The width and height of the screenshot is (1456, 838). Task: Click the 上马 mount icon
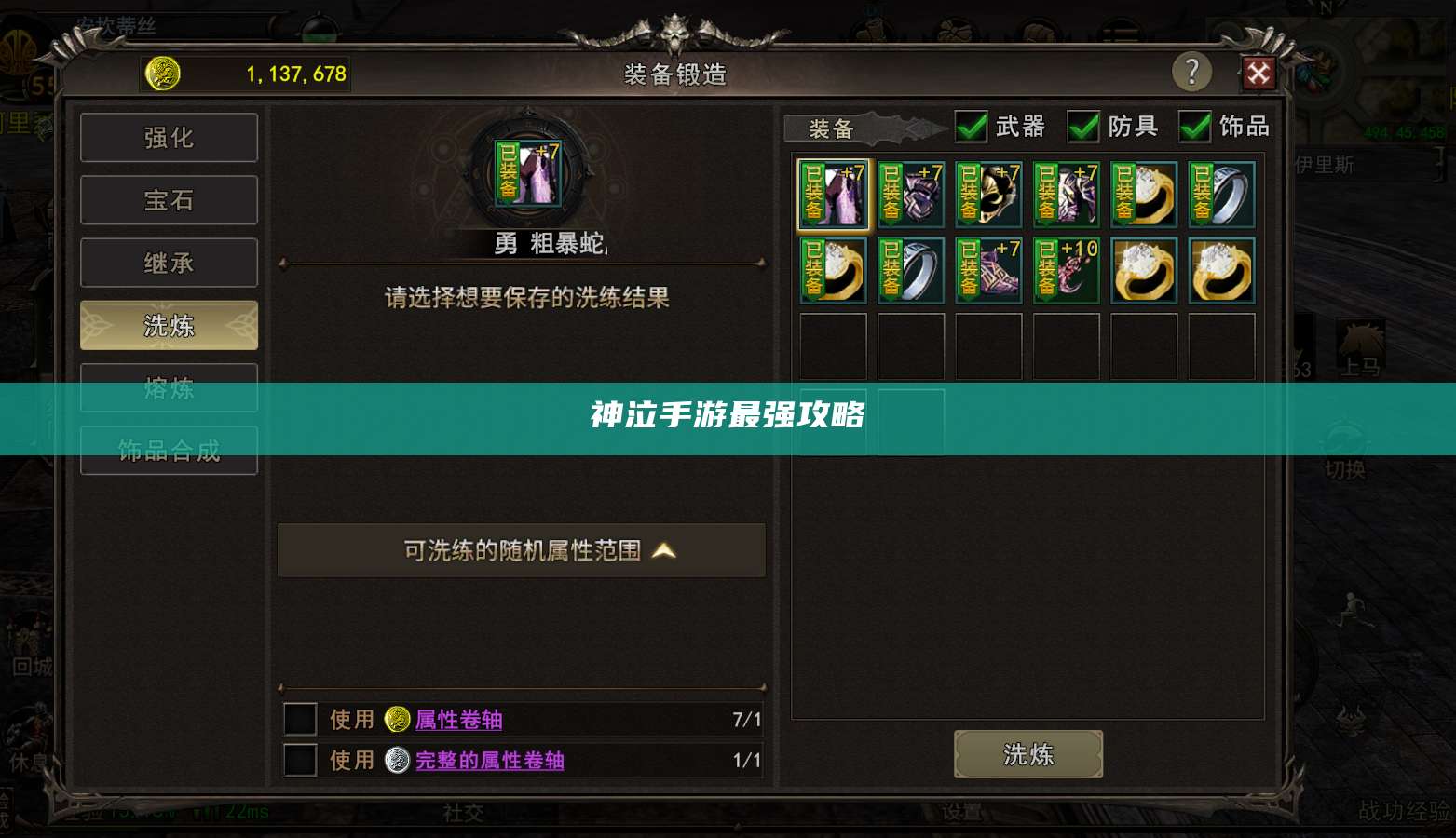[x=1360, y=340]
